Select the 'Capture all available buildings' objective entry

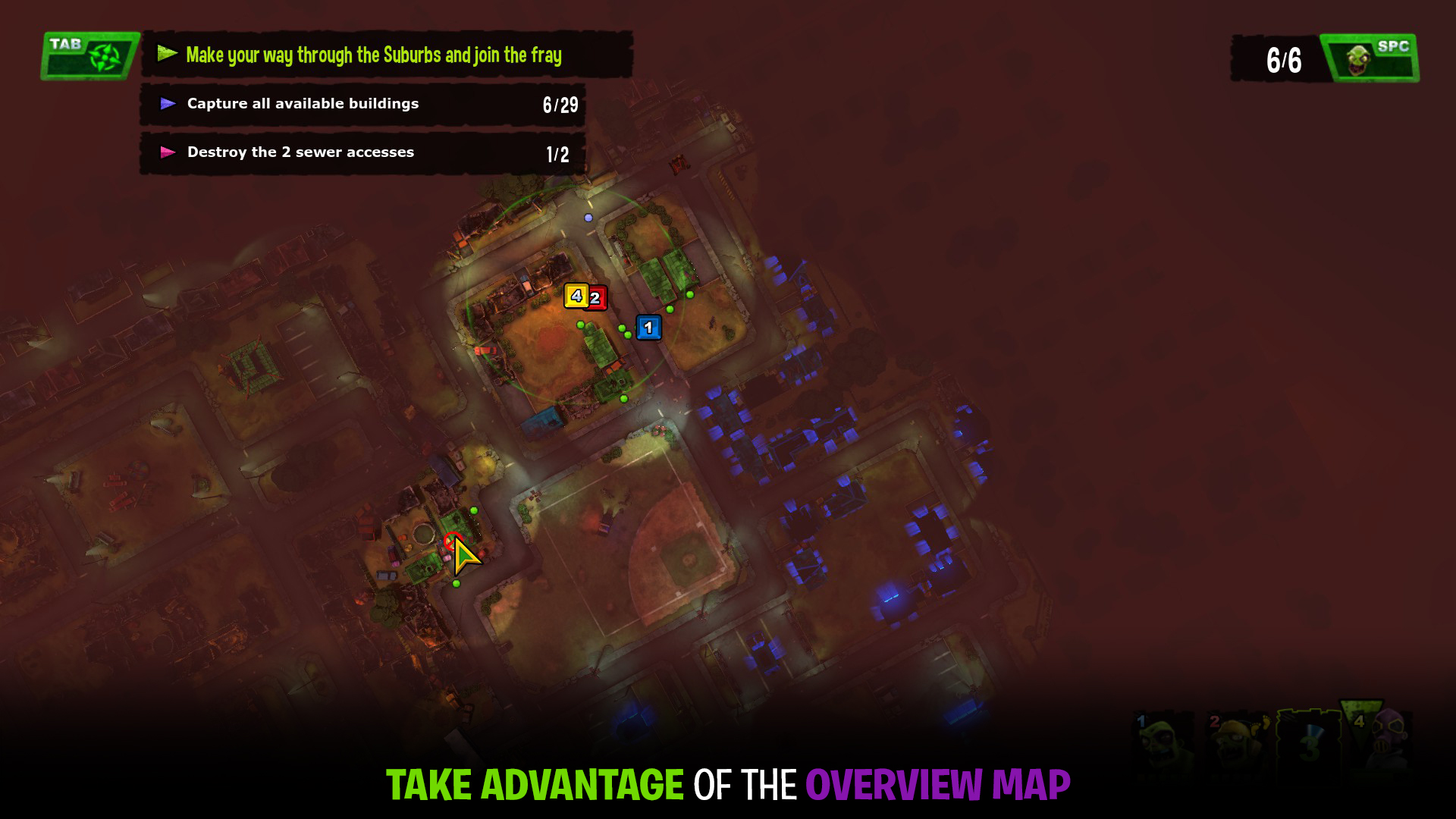303,103
